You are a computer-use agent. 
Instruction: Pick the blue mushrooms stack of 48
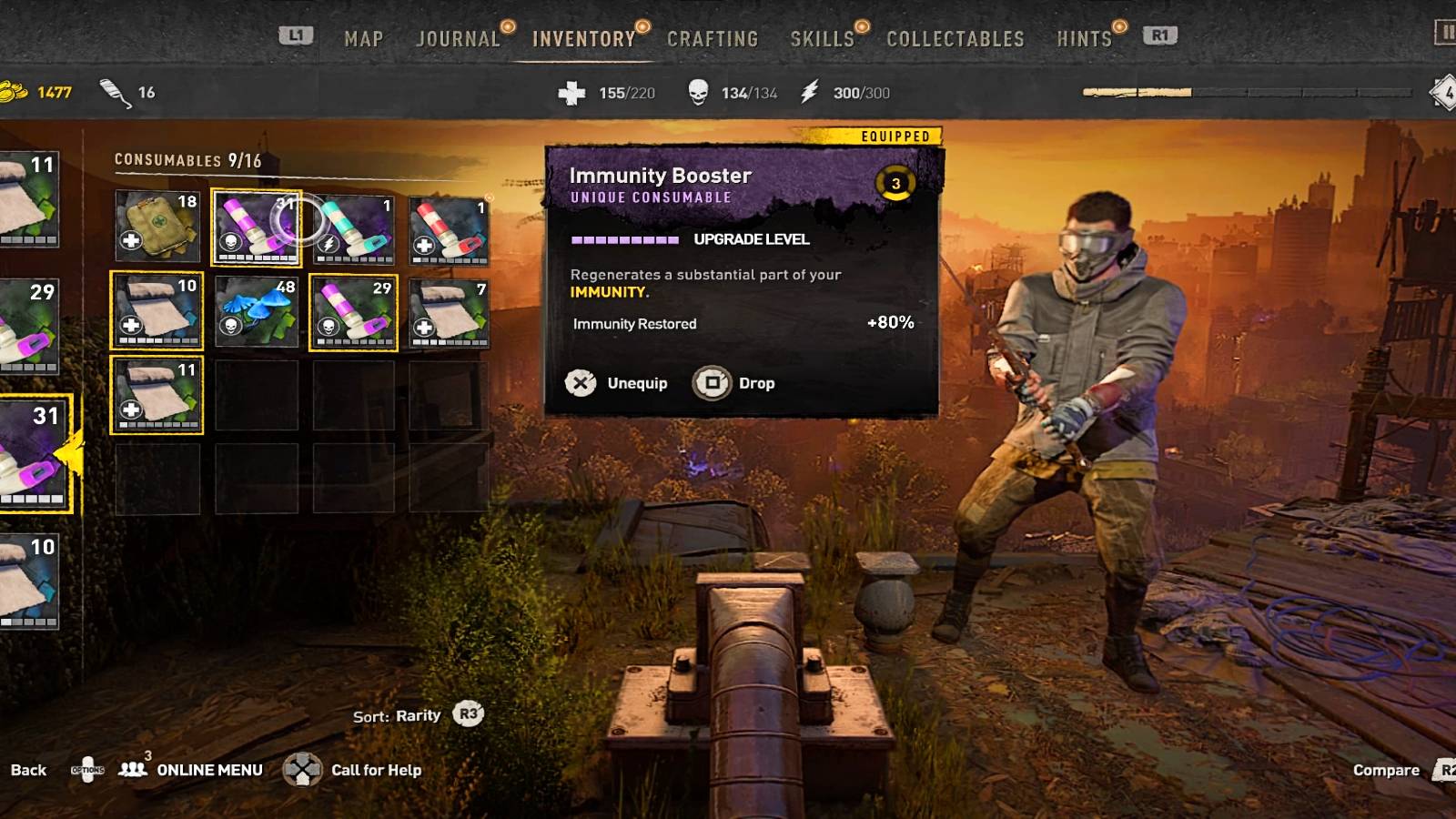coord(257,311)
